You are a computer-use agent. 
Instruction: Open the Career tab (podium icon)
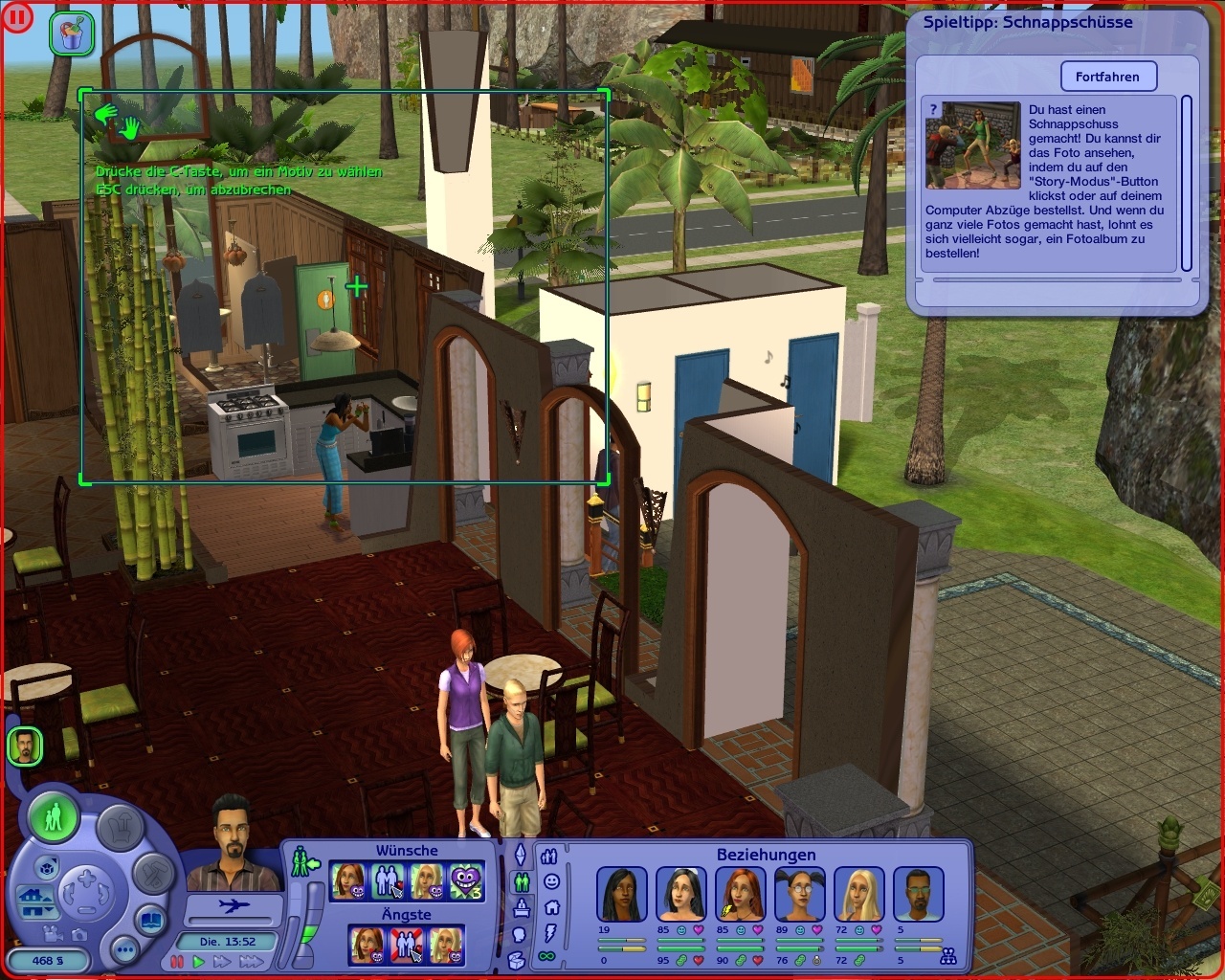click(x=522, y=907)
